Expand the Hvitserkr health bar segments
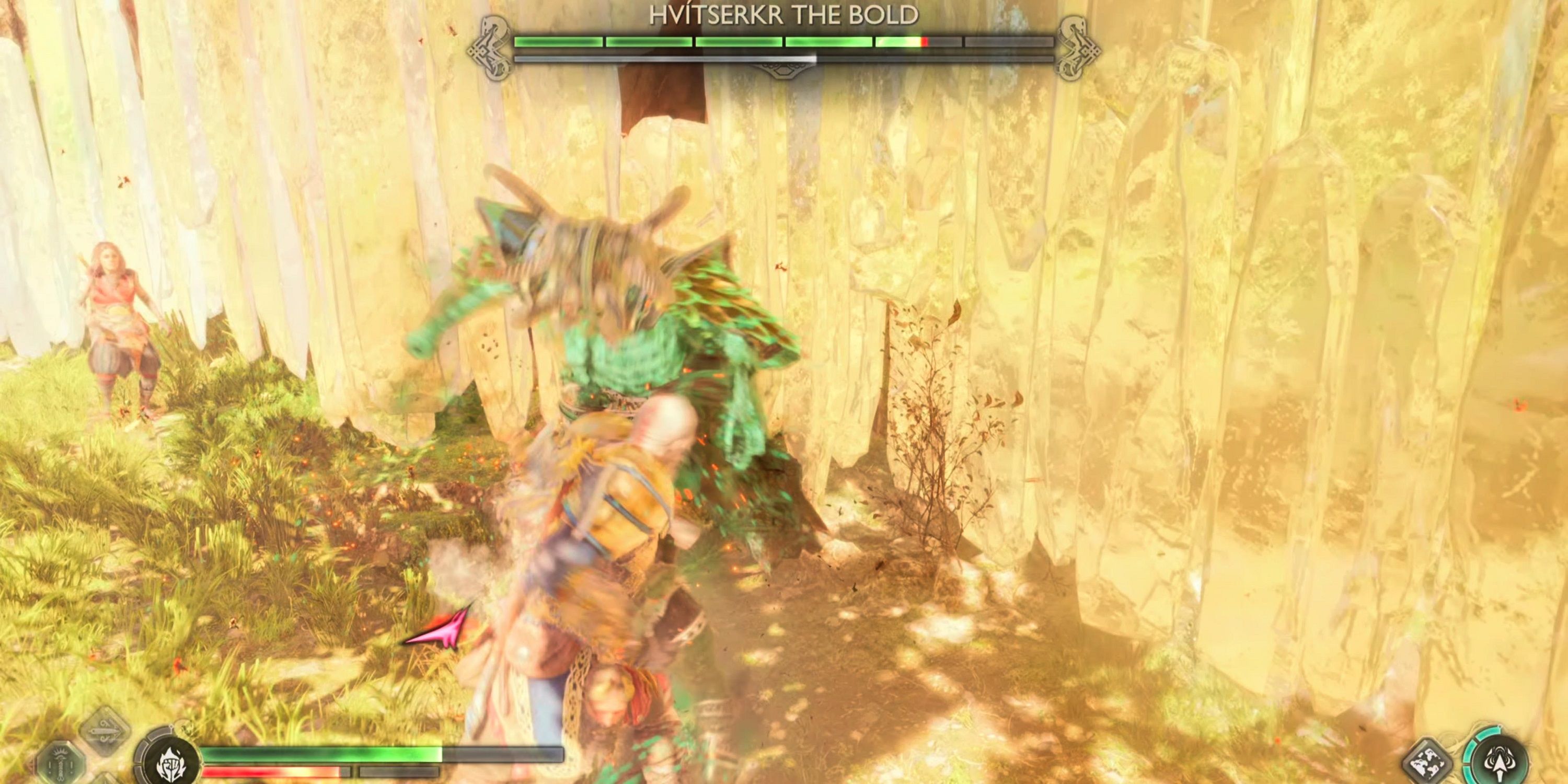This screenshot has width=1568, height=784. point(785,41)
